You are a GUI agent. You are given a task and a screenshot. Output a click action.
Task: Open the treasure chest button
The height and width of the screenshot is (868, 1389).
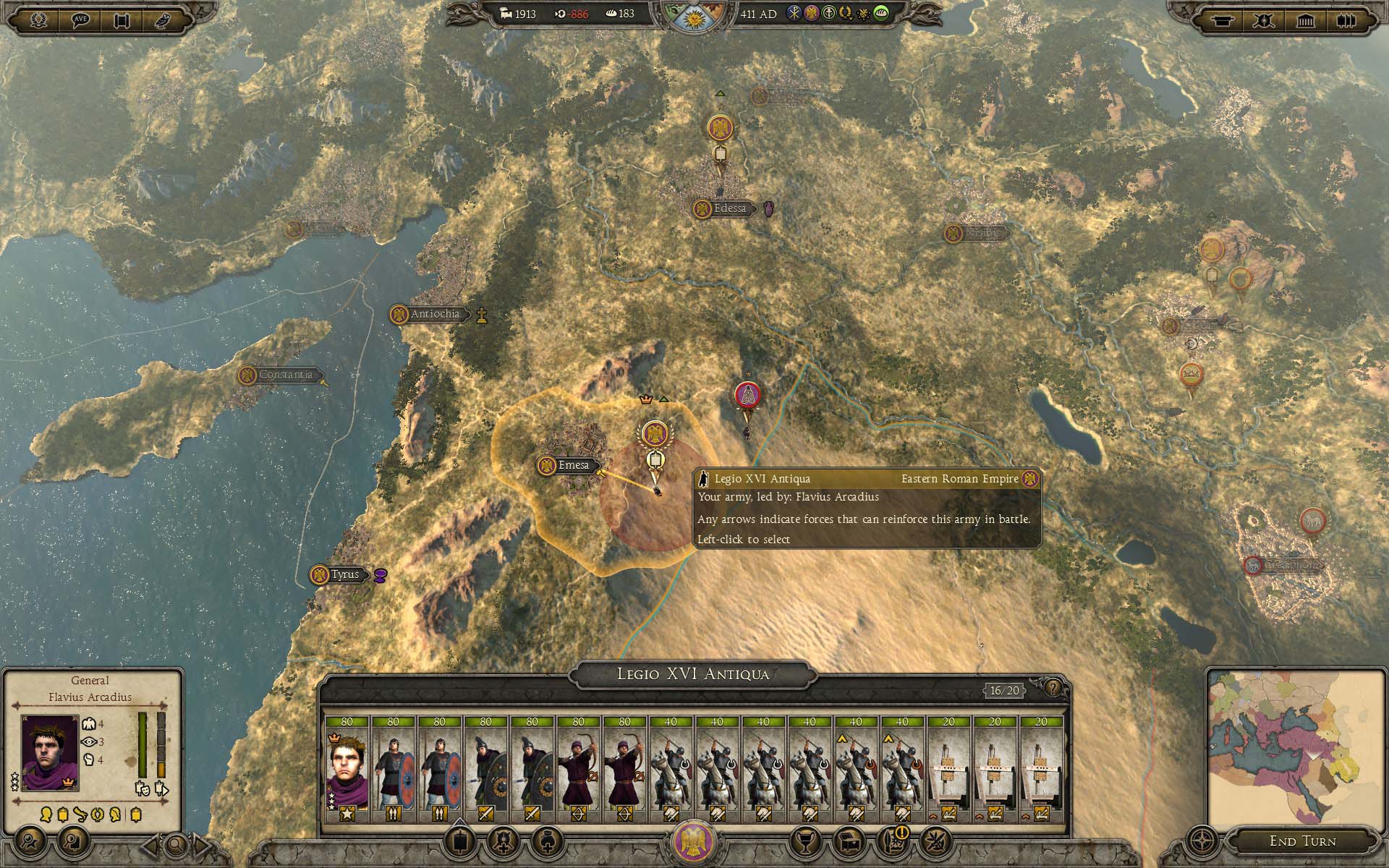[849, 842]
